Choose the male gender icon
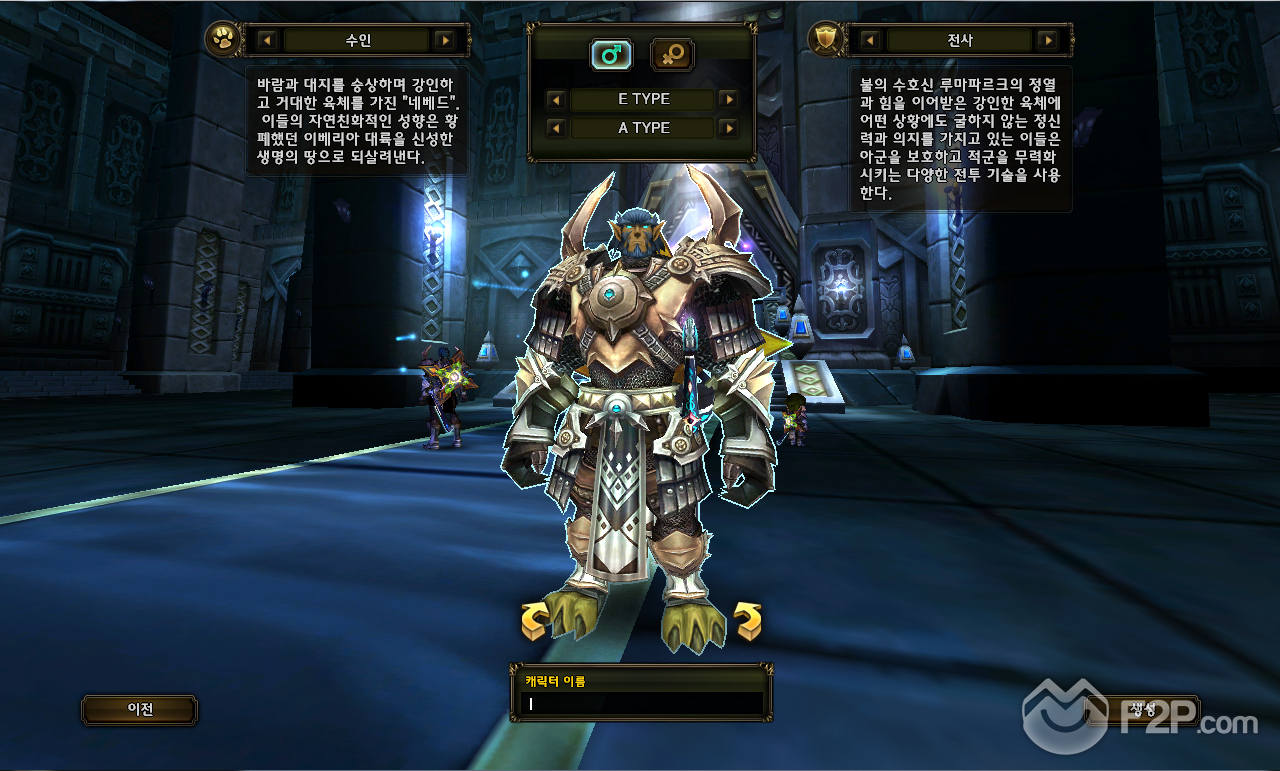Image resolution: width=1280 pixels, height=771 pixels. pyautogui.click(x=610, y=55)
